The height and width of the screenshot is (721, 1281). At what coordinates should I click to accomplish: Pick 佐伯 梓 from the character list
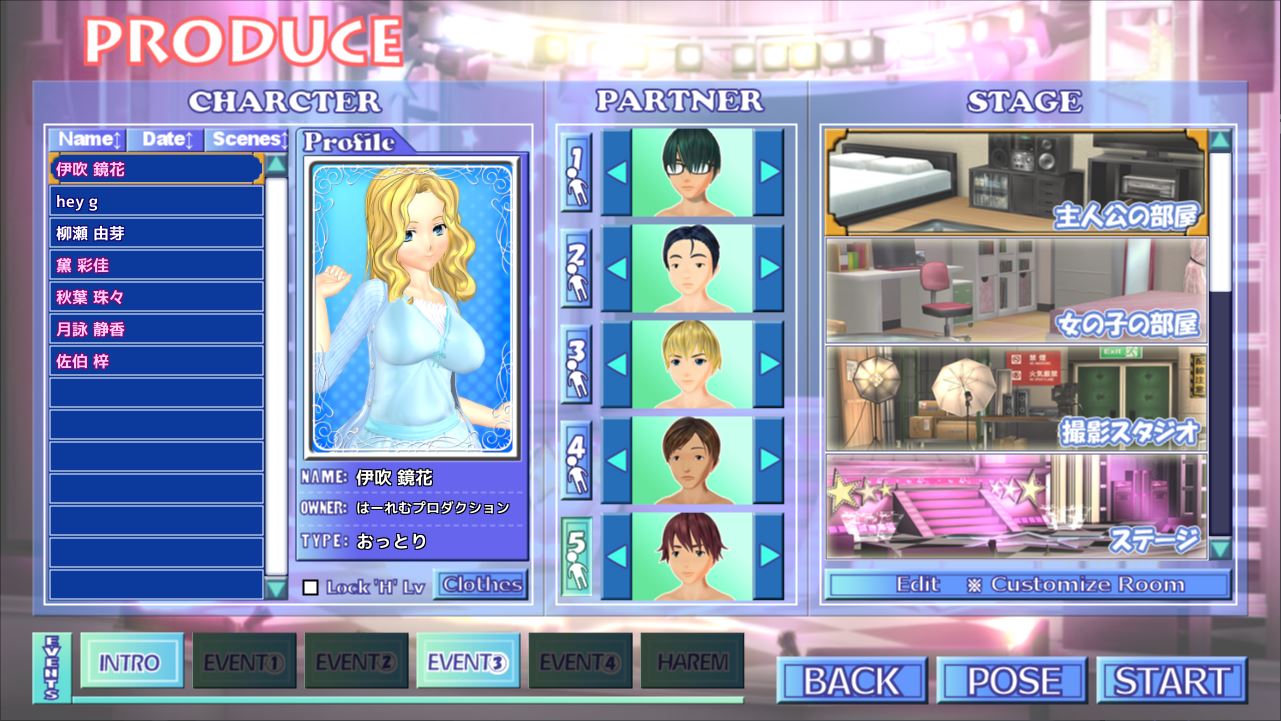click(x=156, y=362)
